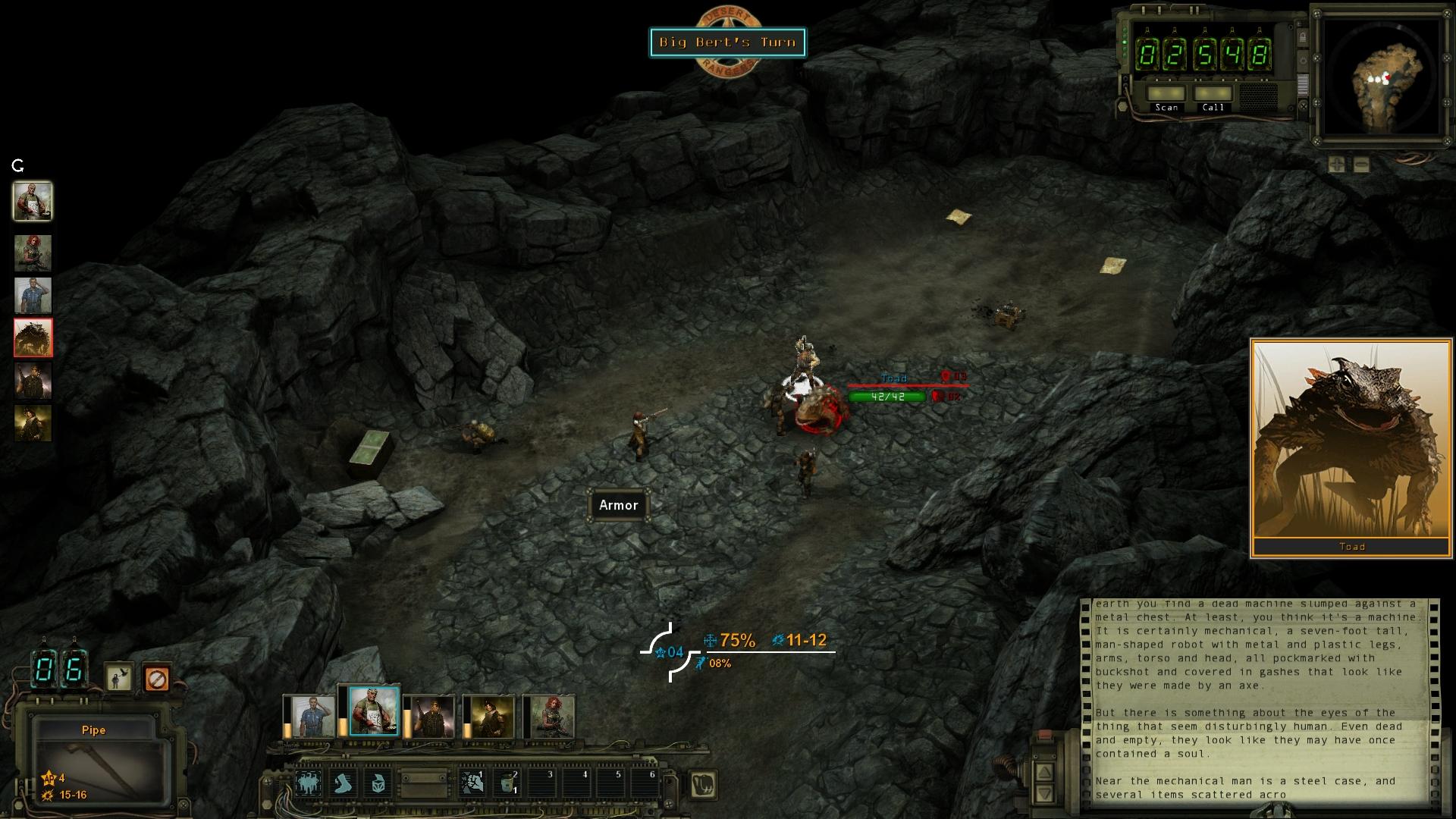This screenshot has width=1456, height=819.
Task: Use the fist skill in hotbar slot 1
Action: pos(472,783)
